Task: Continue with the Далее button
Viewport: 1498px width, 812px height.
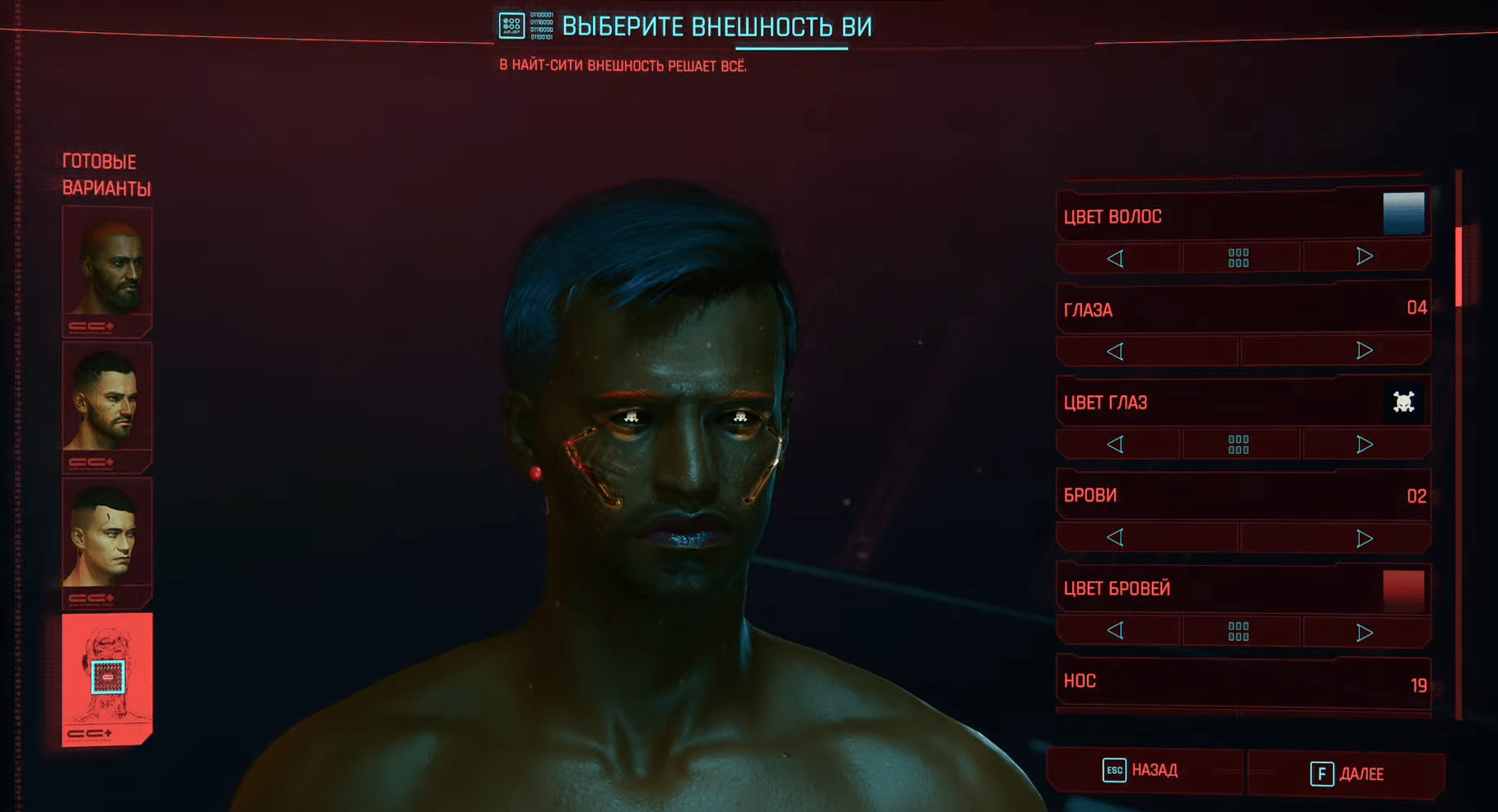Action: (1347, 774)
